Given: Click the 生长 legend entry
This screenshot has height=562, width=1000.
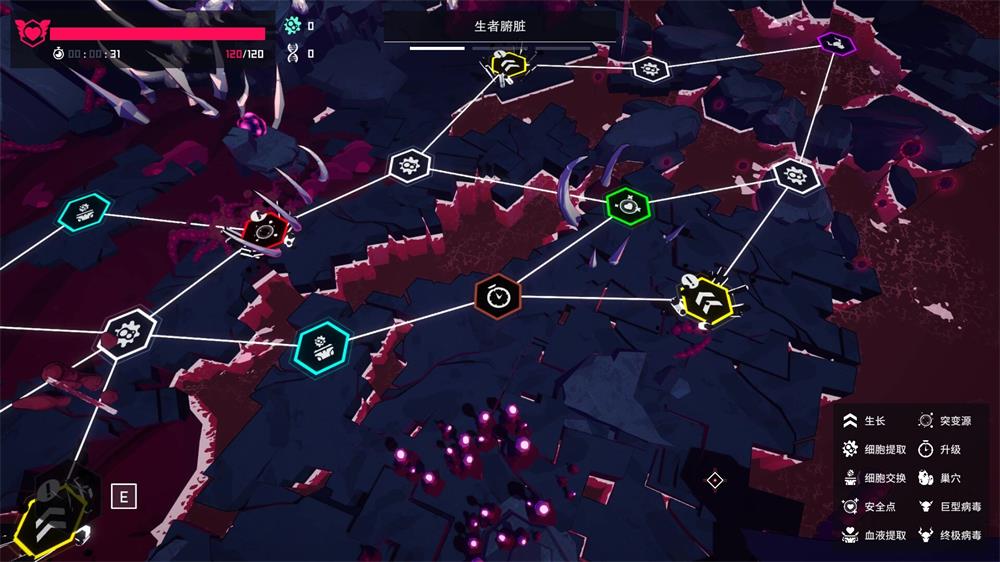Looking at the screenshot, I should (866, 422).
